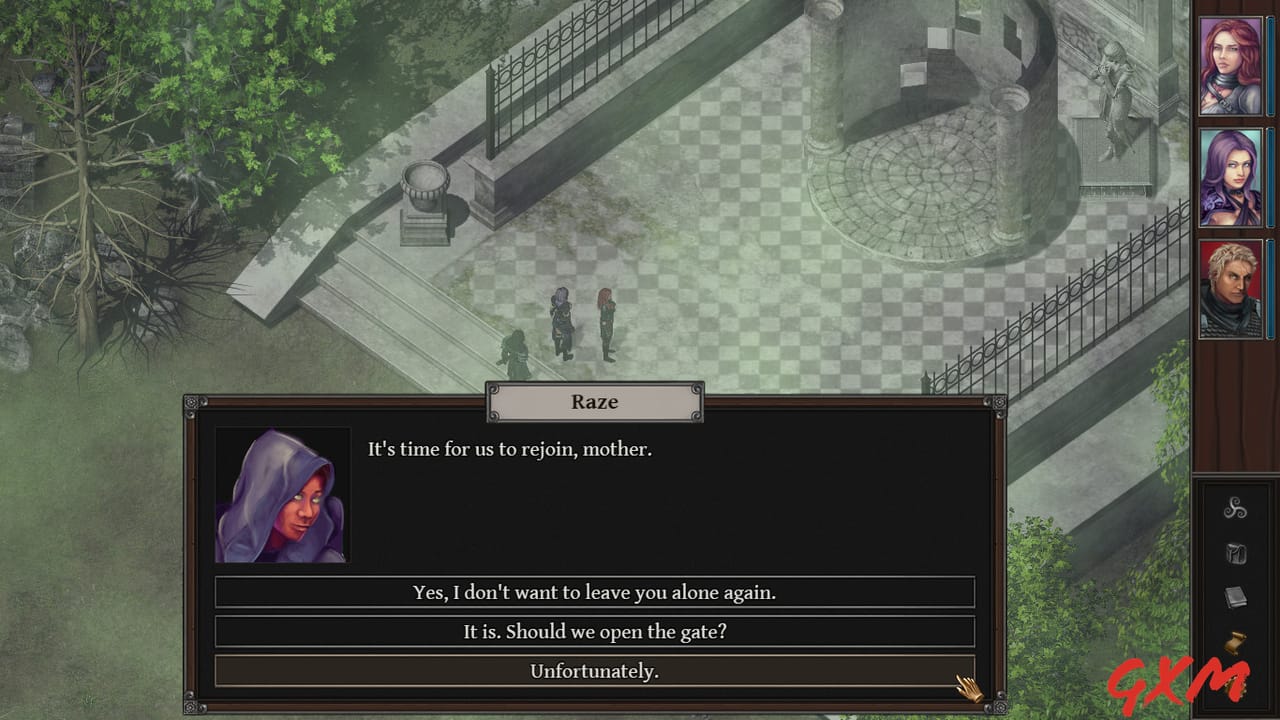
Task: Select the "Unfortunately." dialogue option
Action: 597,671
